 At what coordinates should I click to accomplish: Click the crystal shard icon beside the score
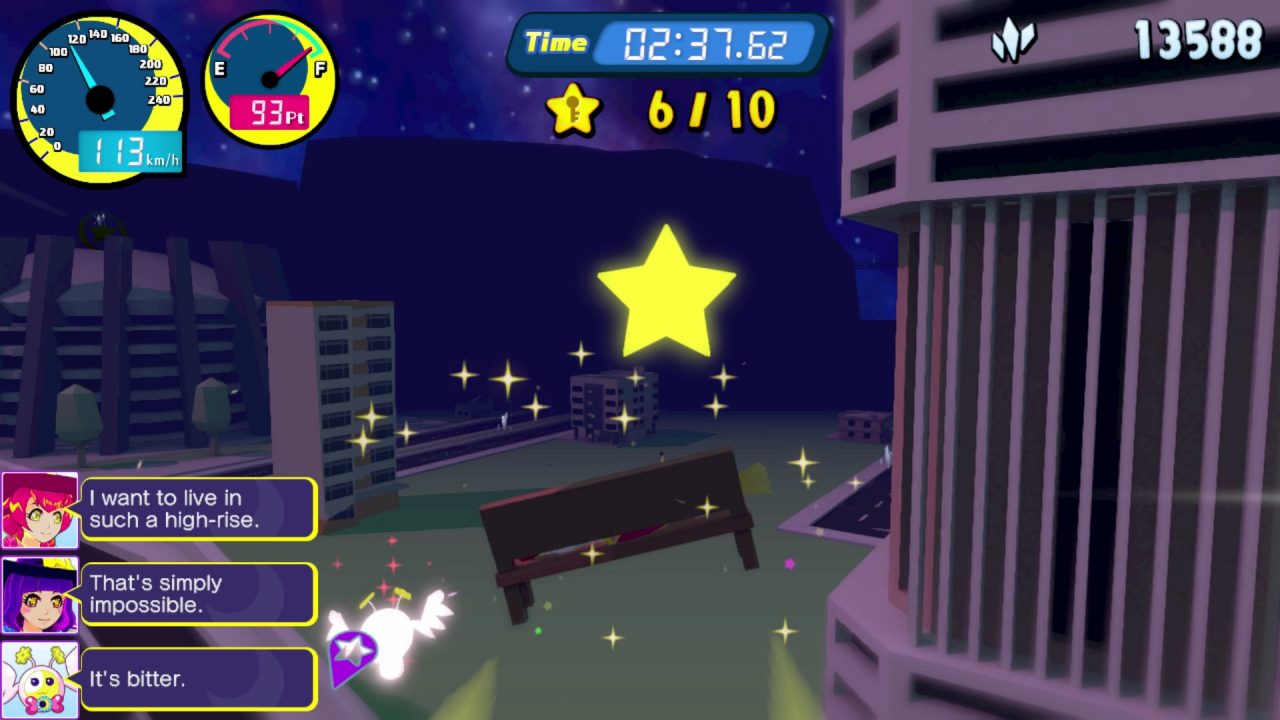(1012, 42)
